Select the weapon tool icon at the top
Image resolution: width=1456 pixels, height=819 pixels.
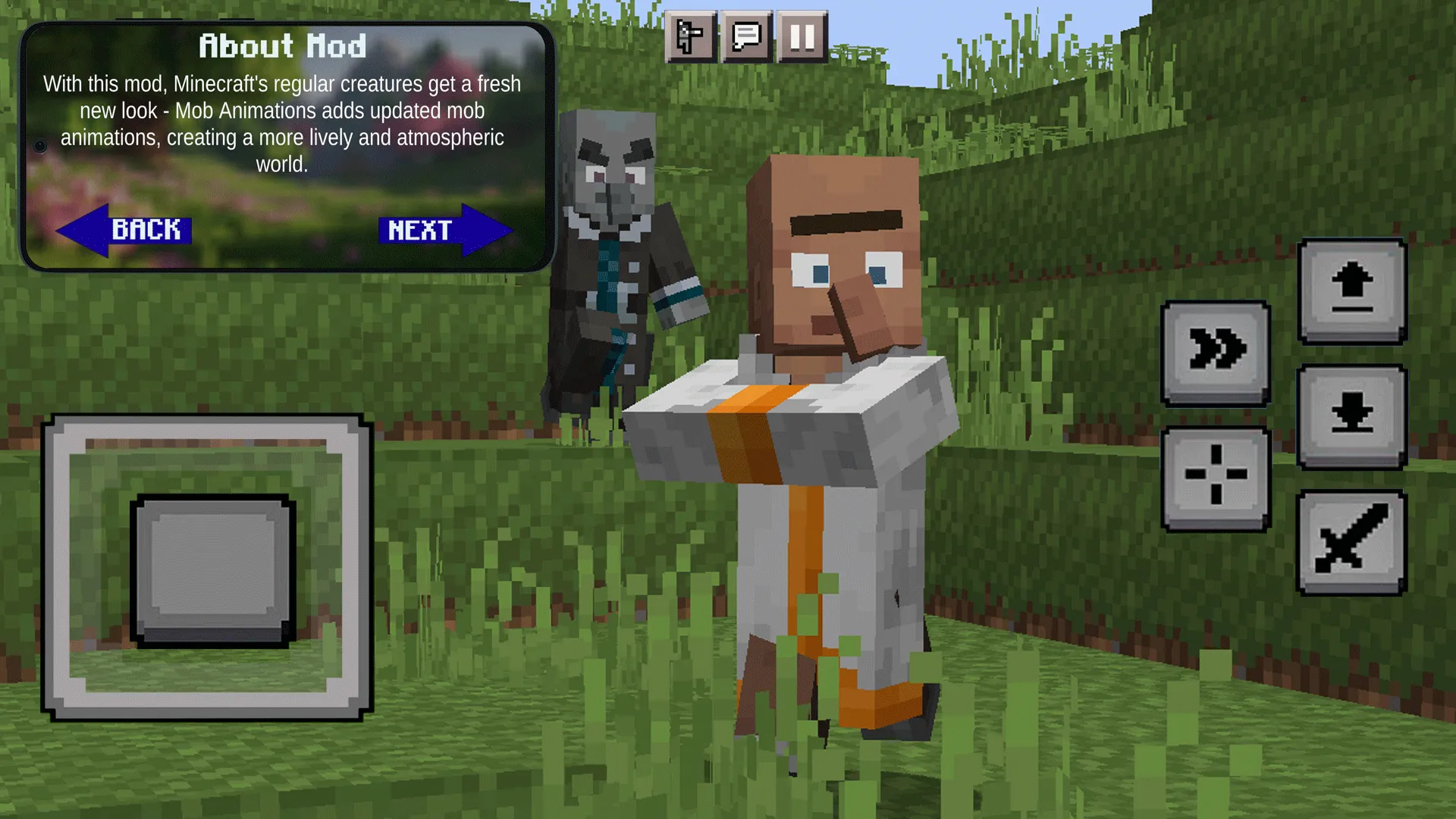pos(690,36)
